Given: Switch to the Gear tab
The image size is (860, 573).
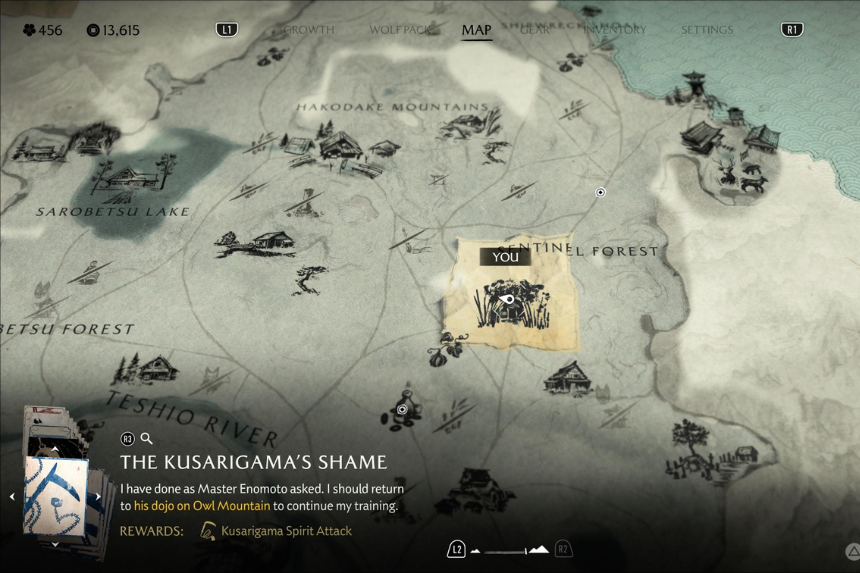Looking at the screenshot, I should 535,30.
